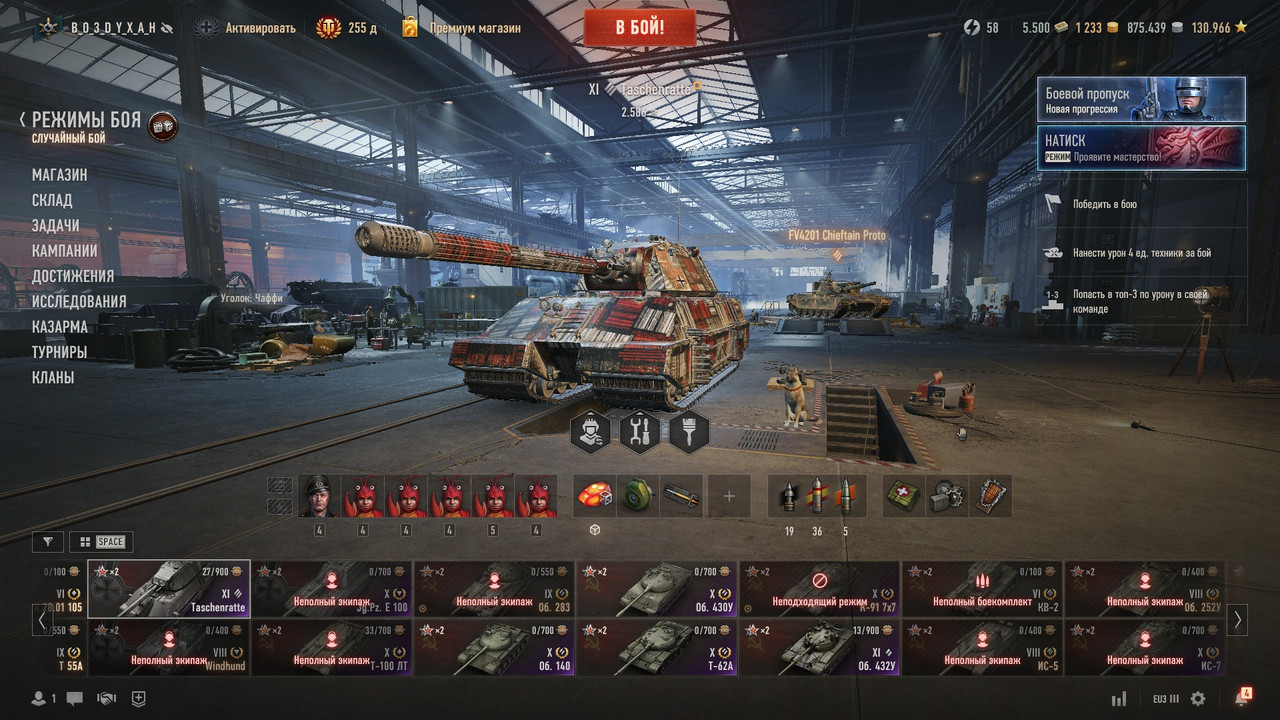Open the exterior paintbrush hexagon button
Viewport: 1280px width, 720px height.
coord(689,432)
